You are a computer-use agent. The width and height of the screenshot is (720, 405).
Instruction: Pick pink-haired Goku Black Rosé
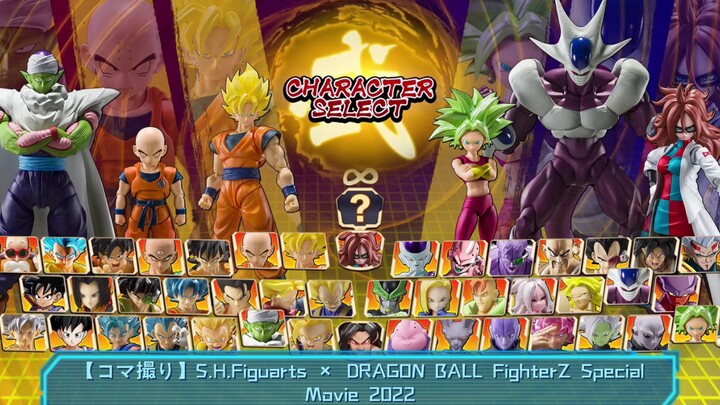coord(553,333)
